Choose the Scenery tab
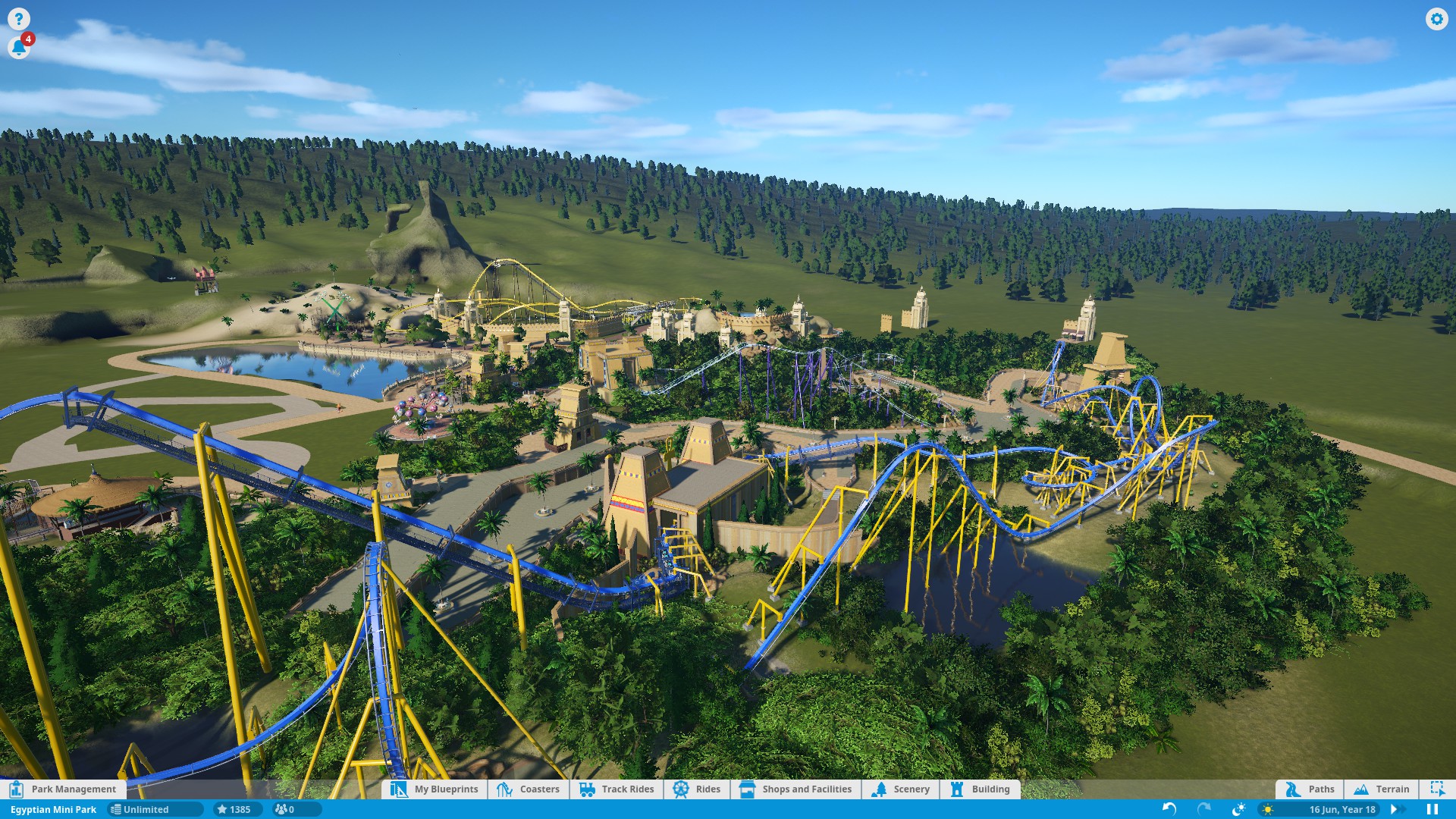This screenshot has height=819, width=1456. (901, 789)
